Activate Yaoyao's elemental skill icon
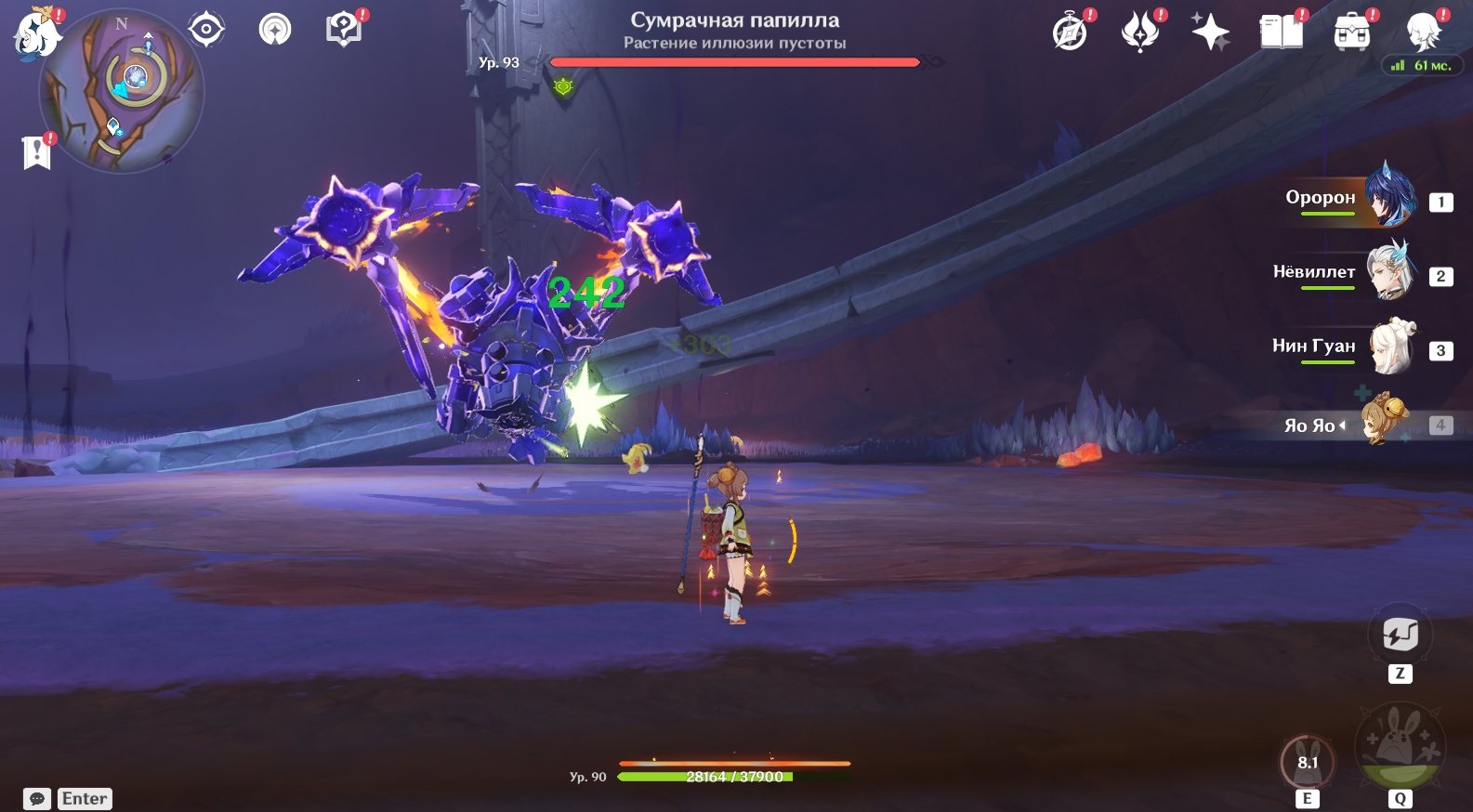The width and height of the screenshot is (1473, 812). tap(1307, 763)
